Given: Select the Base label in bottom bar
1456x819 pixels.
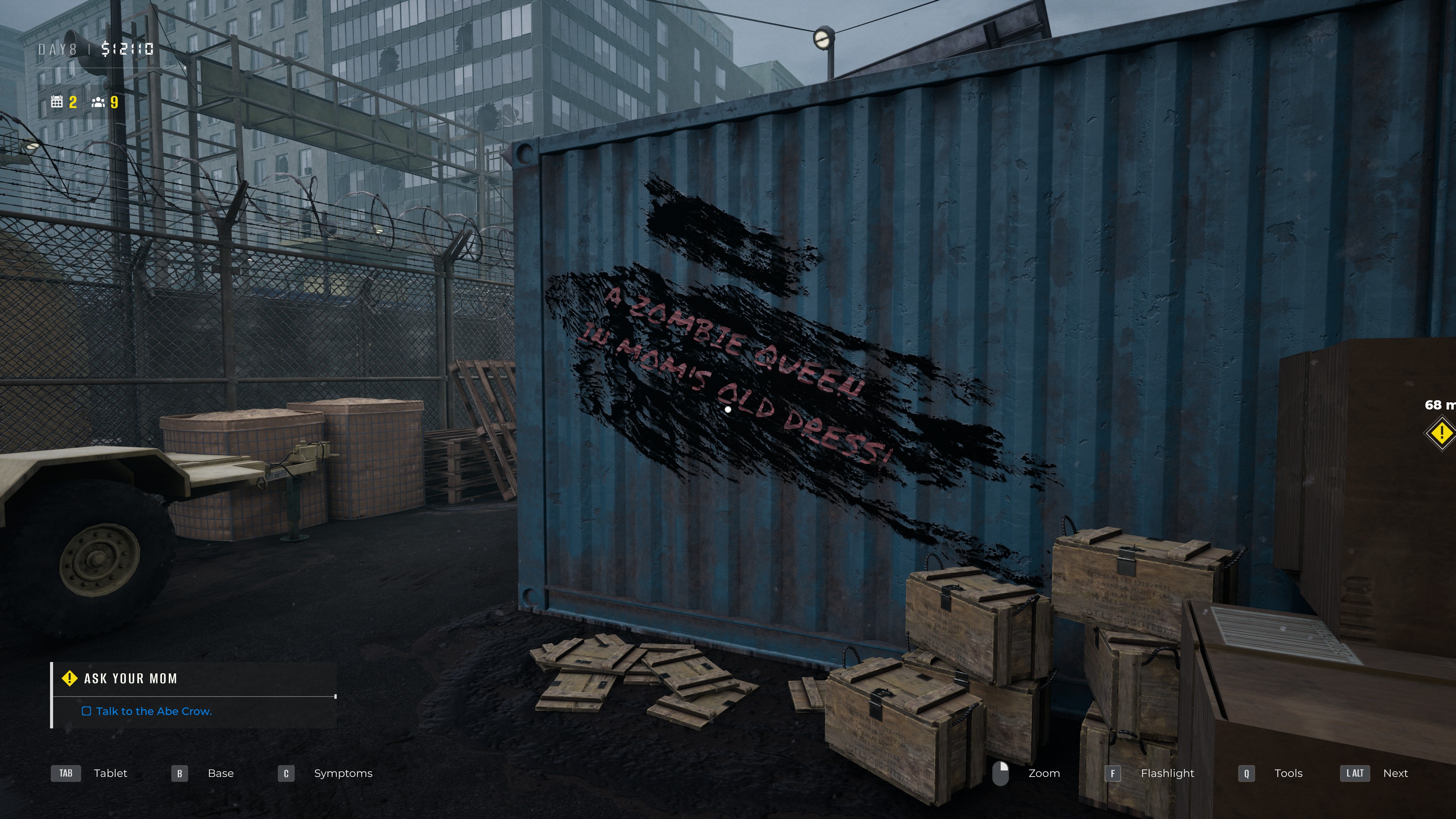Looking at the screenshot, I should pos(220,773).
